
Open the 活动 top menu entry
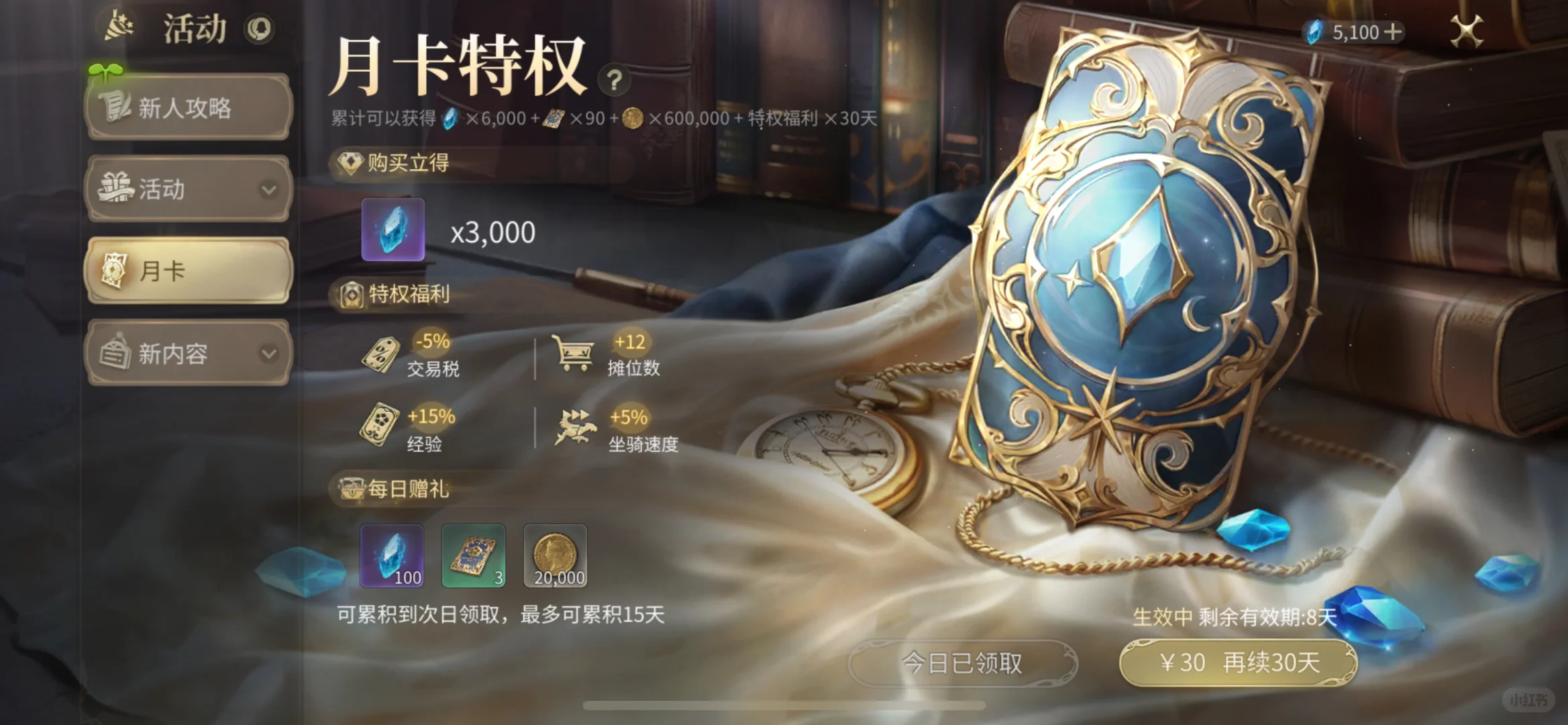coord(195,28)
